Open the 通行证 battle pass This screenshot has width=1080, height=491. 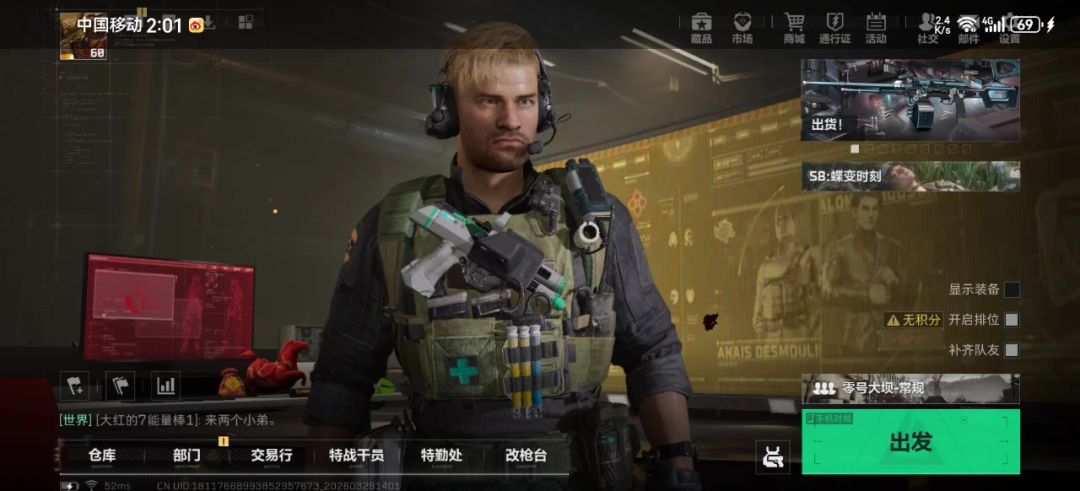835,27
